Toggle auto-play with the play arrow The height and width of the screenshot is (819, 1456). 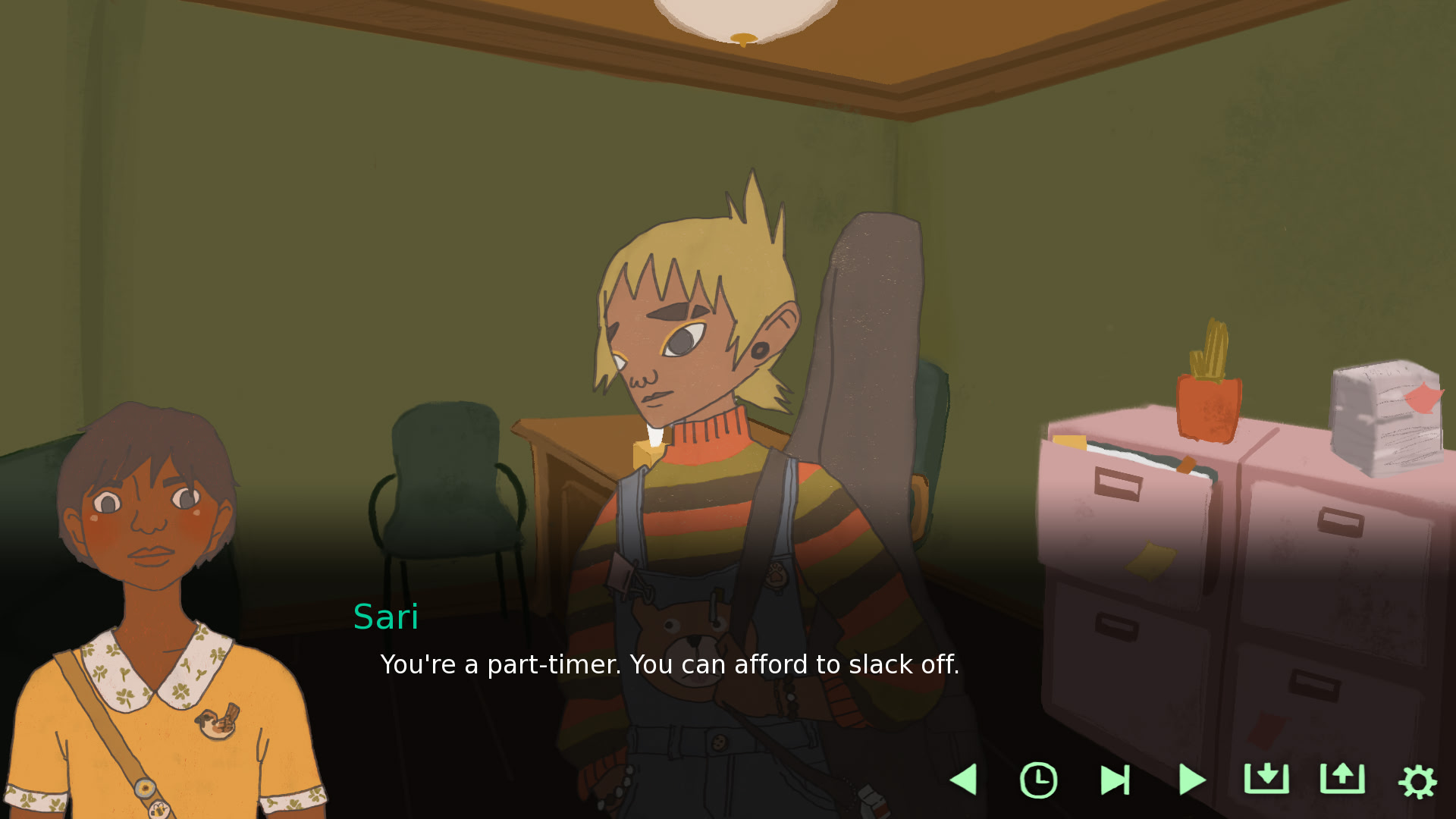(x=1191, y=780)
